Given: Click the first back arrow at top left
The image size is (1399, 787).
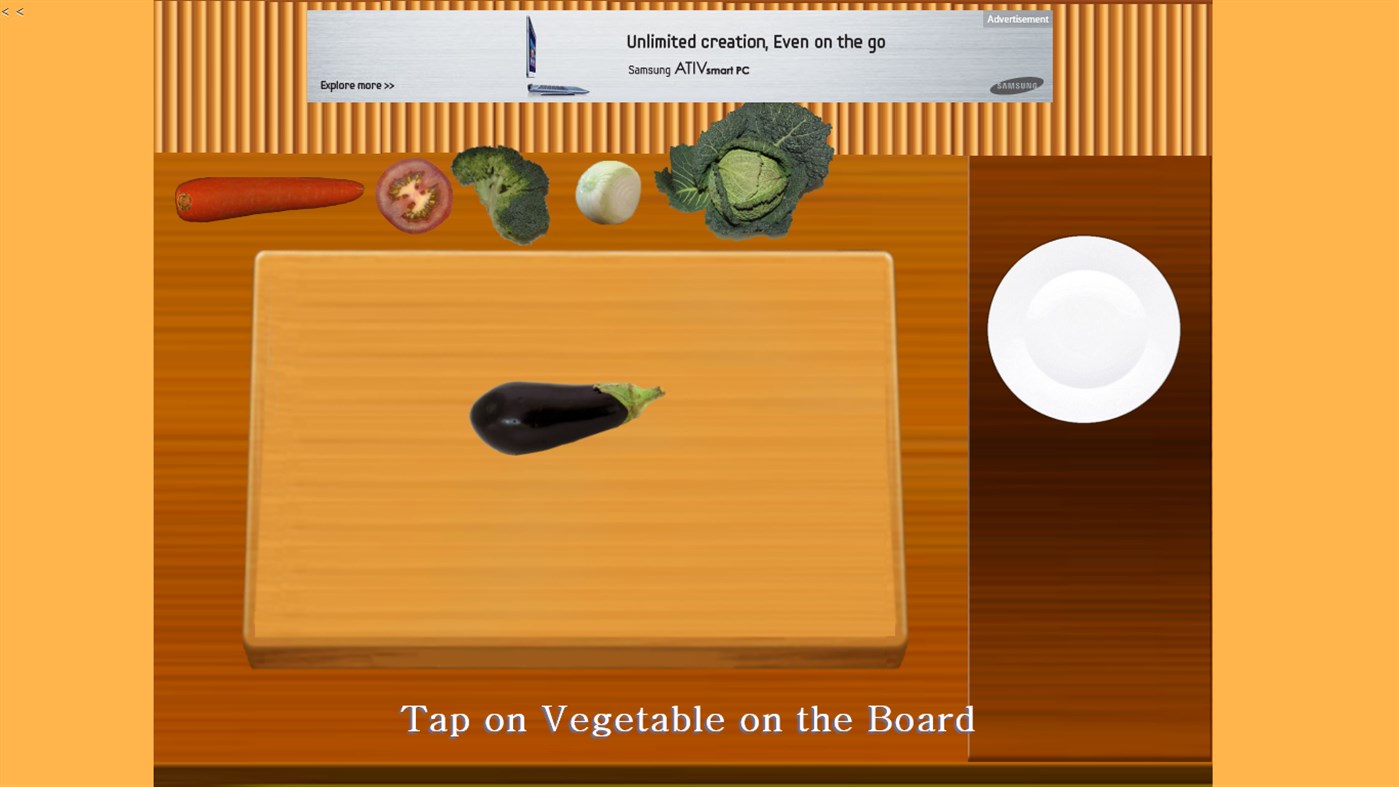Looking at the screenshot, I should tap(5, 11).
